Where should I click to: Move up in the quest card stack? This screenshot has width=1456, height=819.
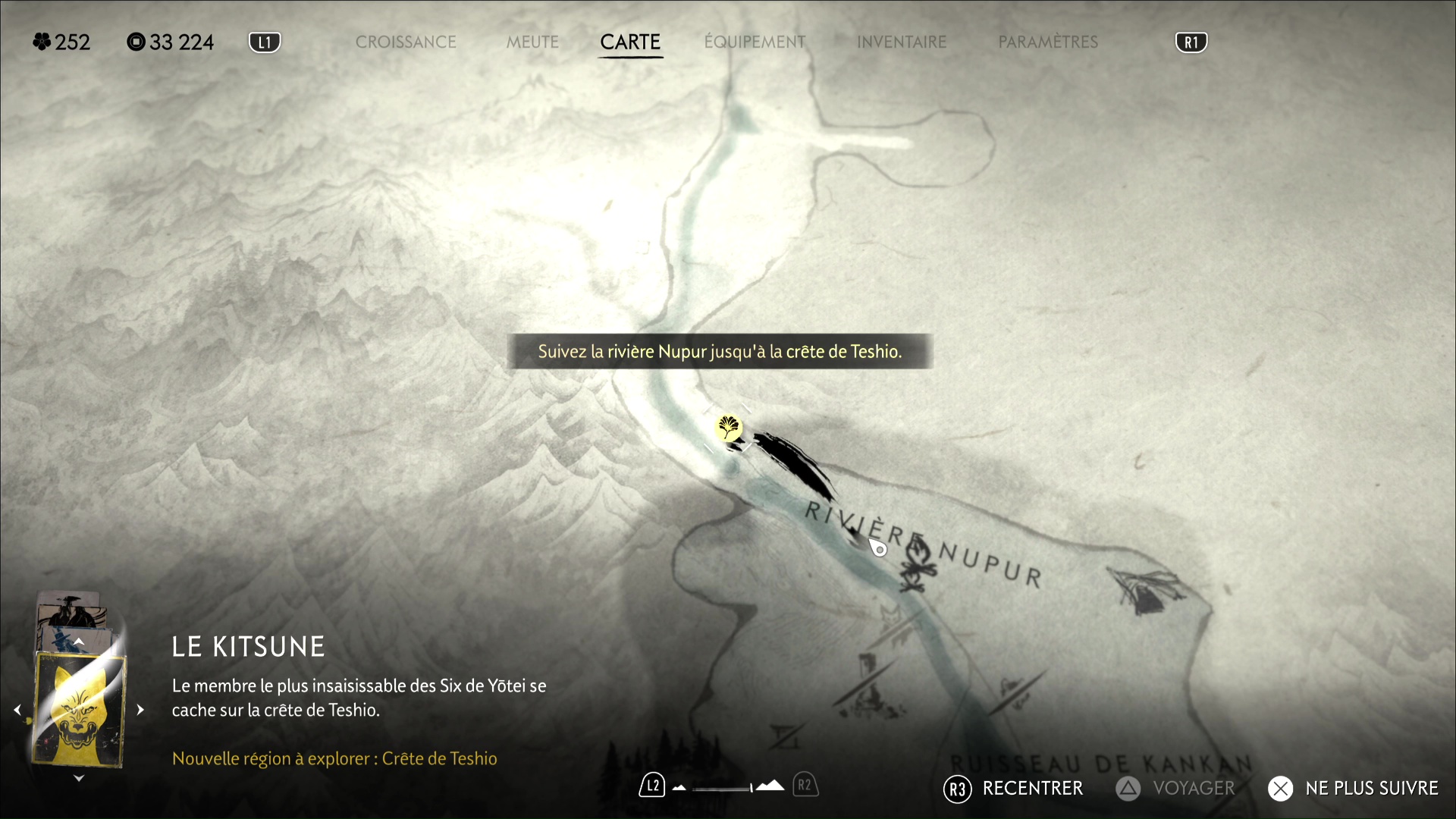(x=79, y=642)
